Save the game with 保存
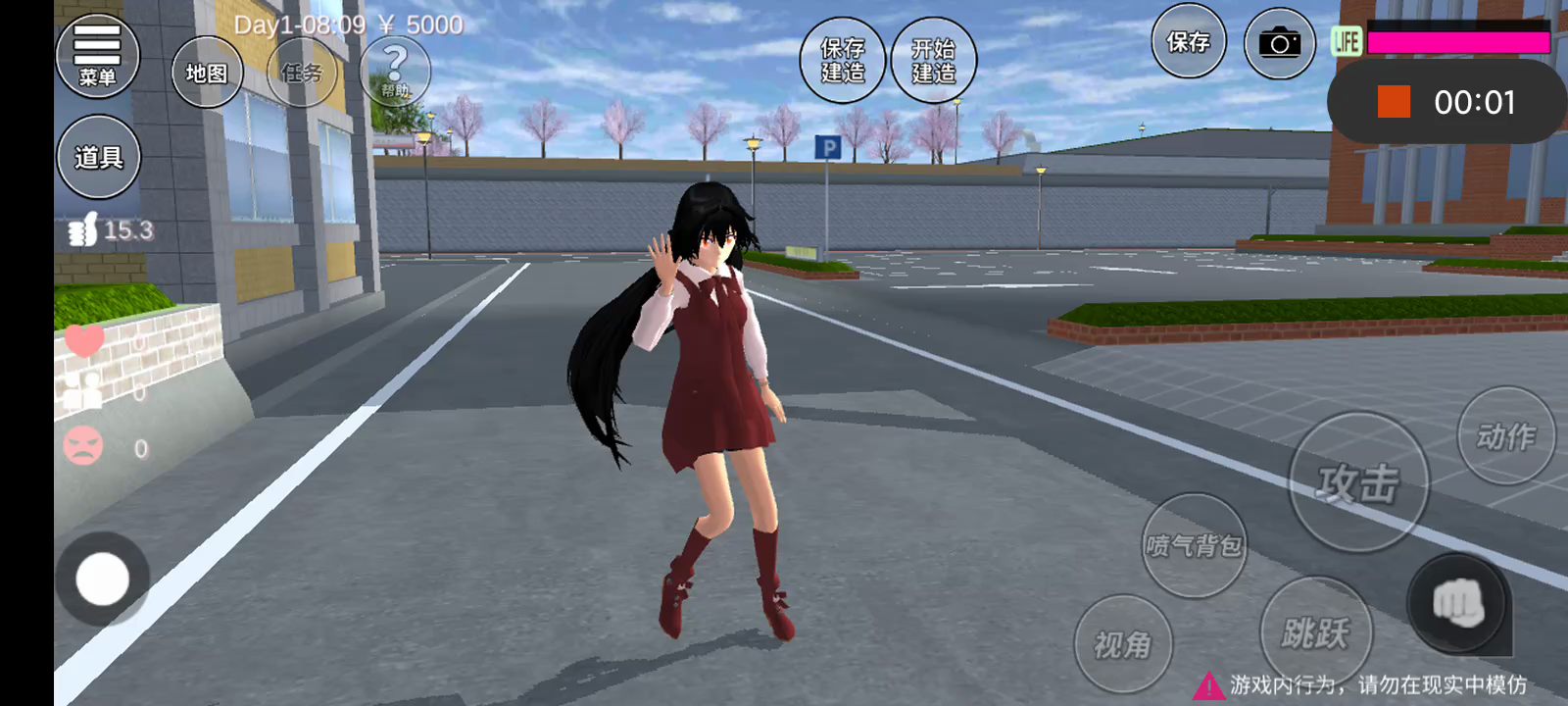The image size is (1568, 706). tap(1188, 42)
